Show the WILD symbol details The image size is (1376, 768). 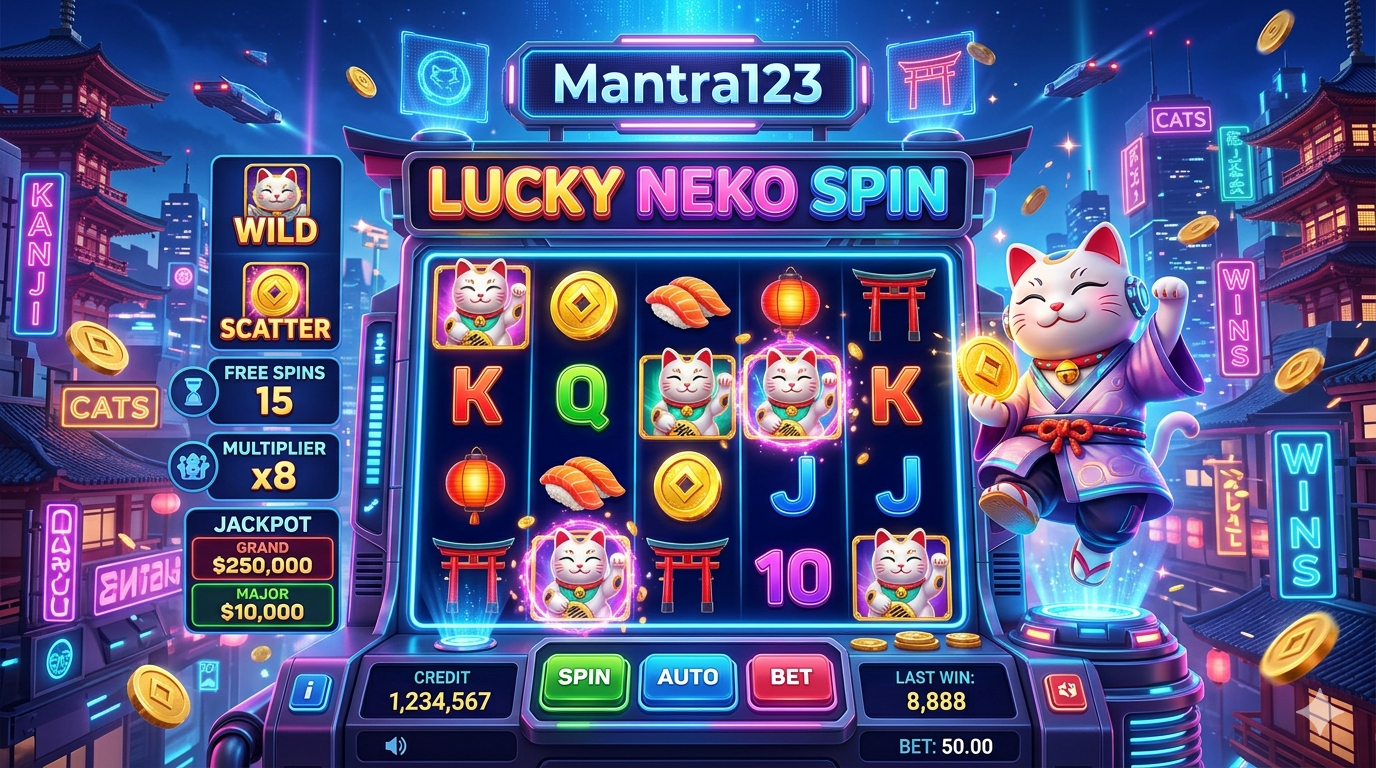click(x=276, y=206)
